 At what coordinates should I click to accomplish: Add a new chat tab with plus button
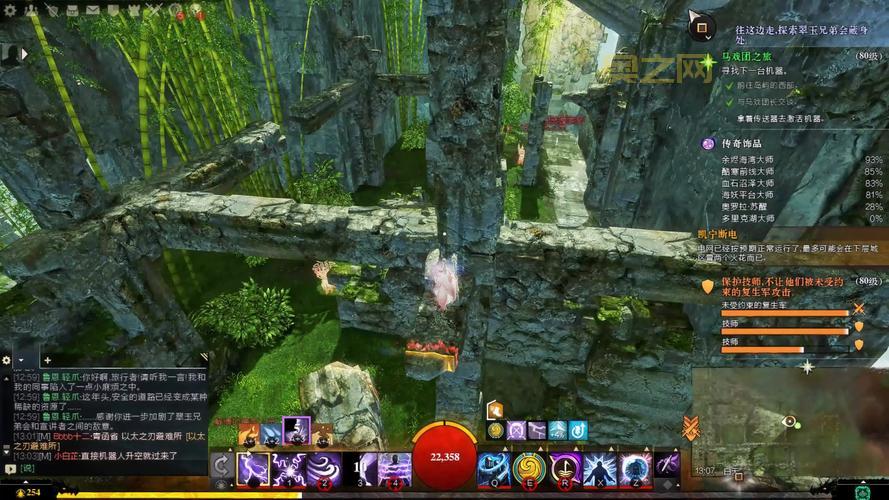pyautogui.click(x=46, y=359)
